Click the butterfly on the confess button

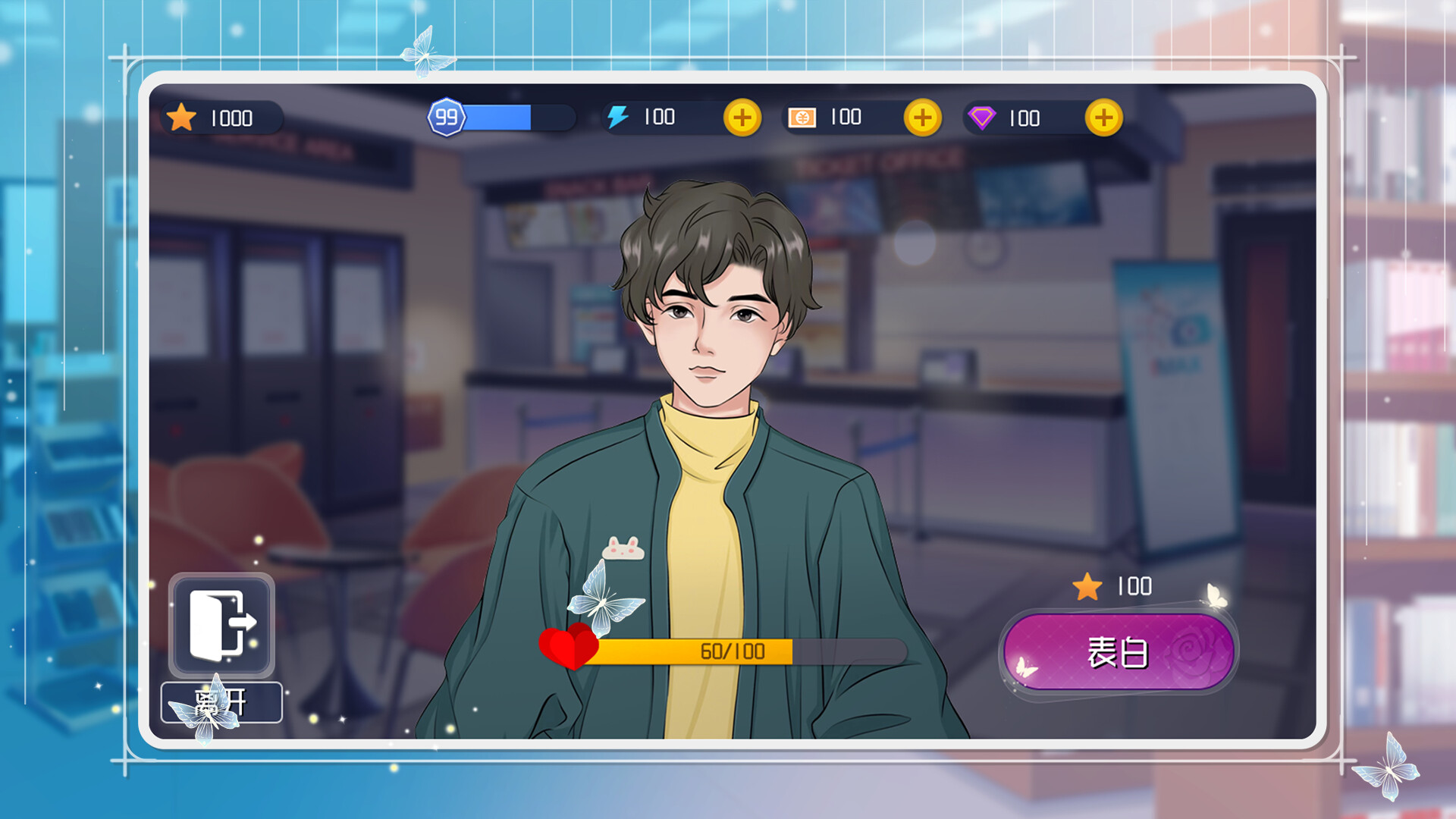tap(1028, 667)
